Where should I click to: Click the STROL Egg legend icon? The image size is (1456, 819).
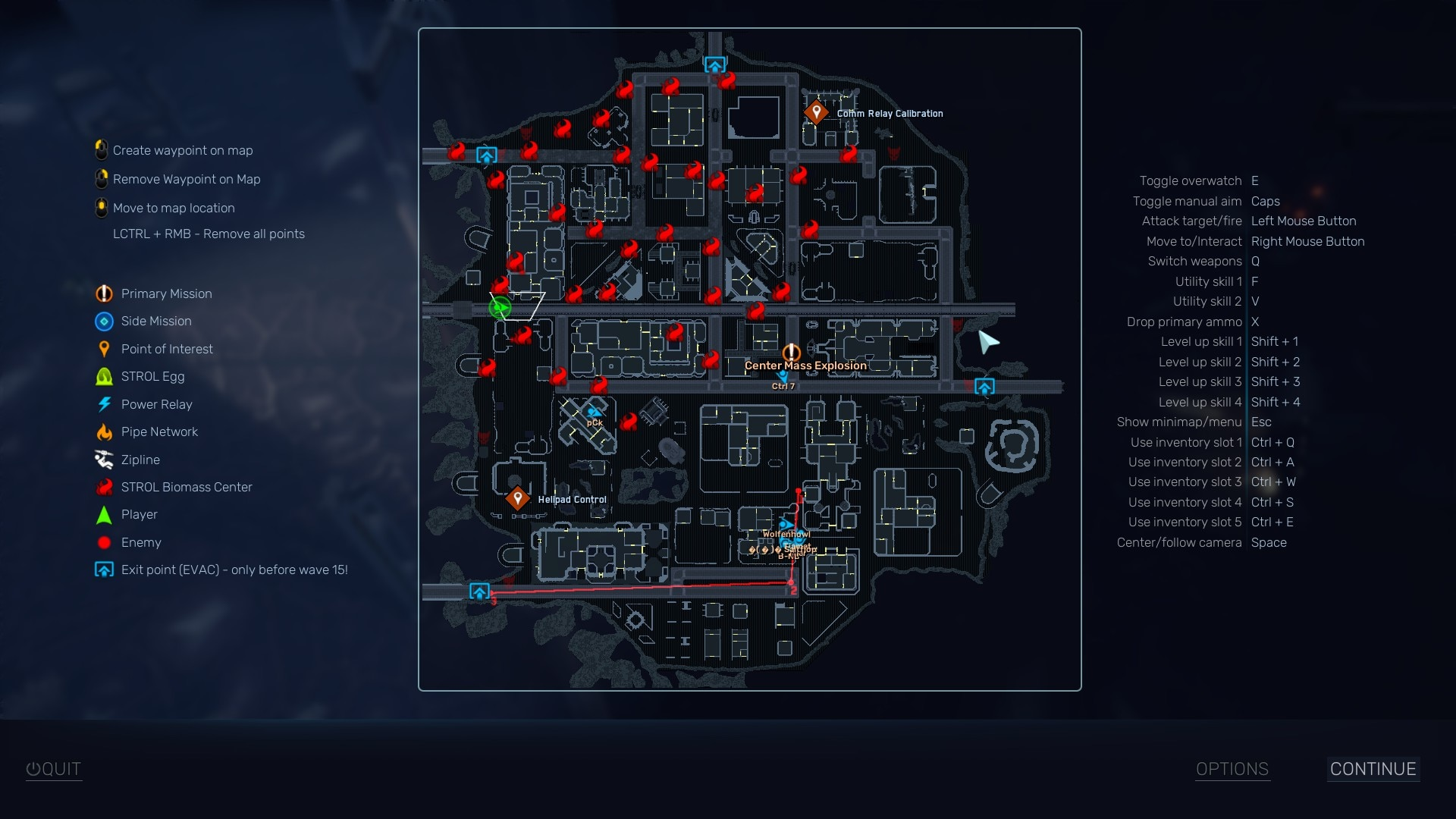coord(104,376)
